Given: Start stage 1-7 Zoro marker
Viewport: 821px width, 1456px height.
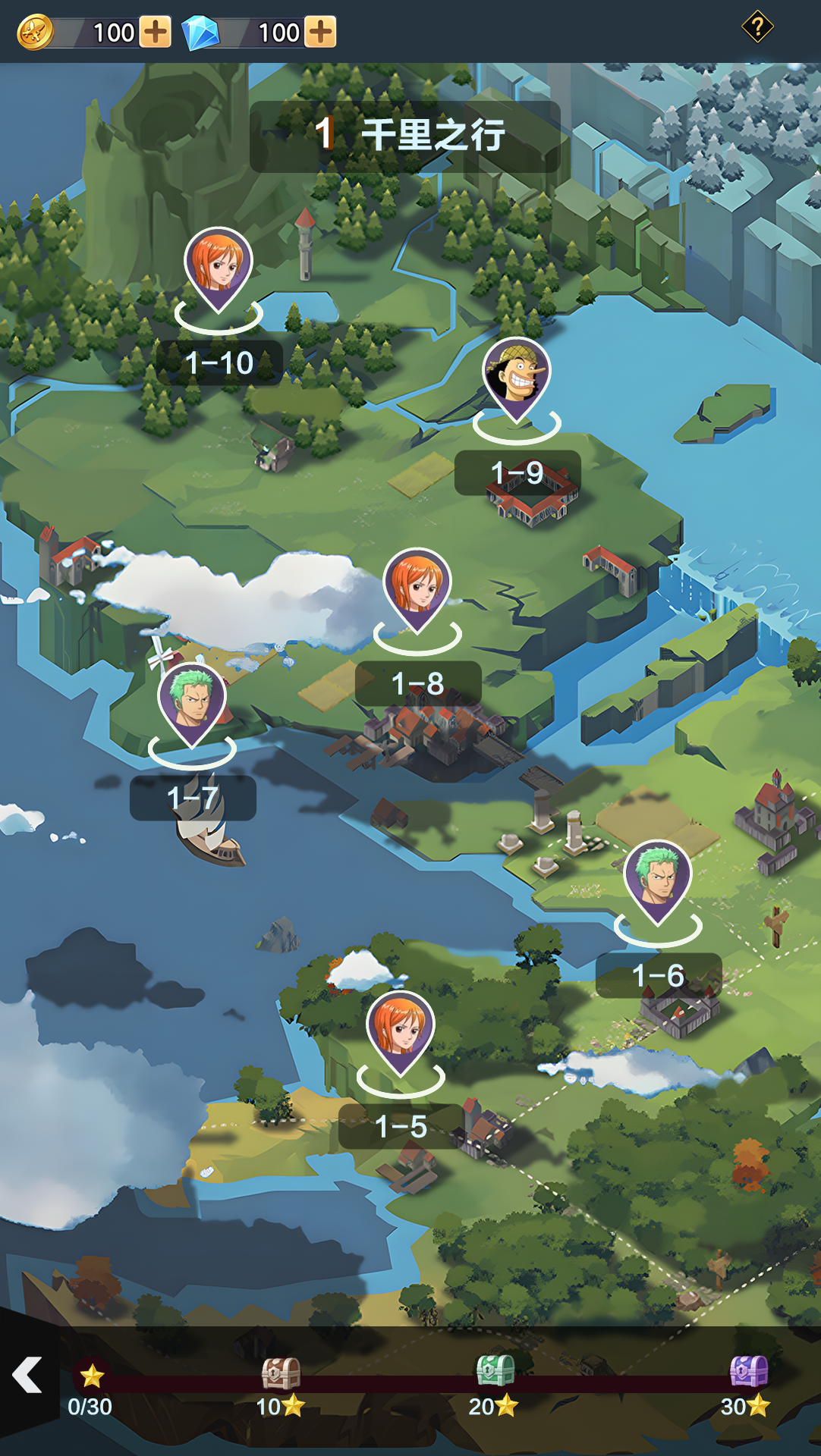Looking at the screenshot, I should [x=192, y=703].
